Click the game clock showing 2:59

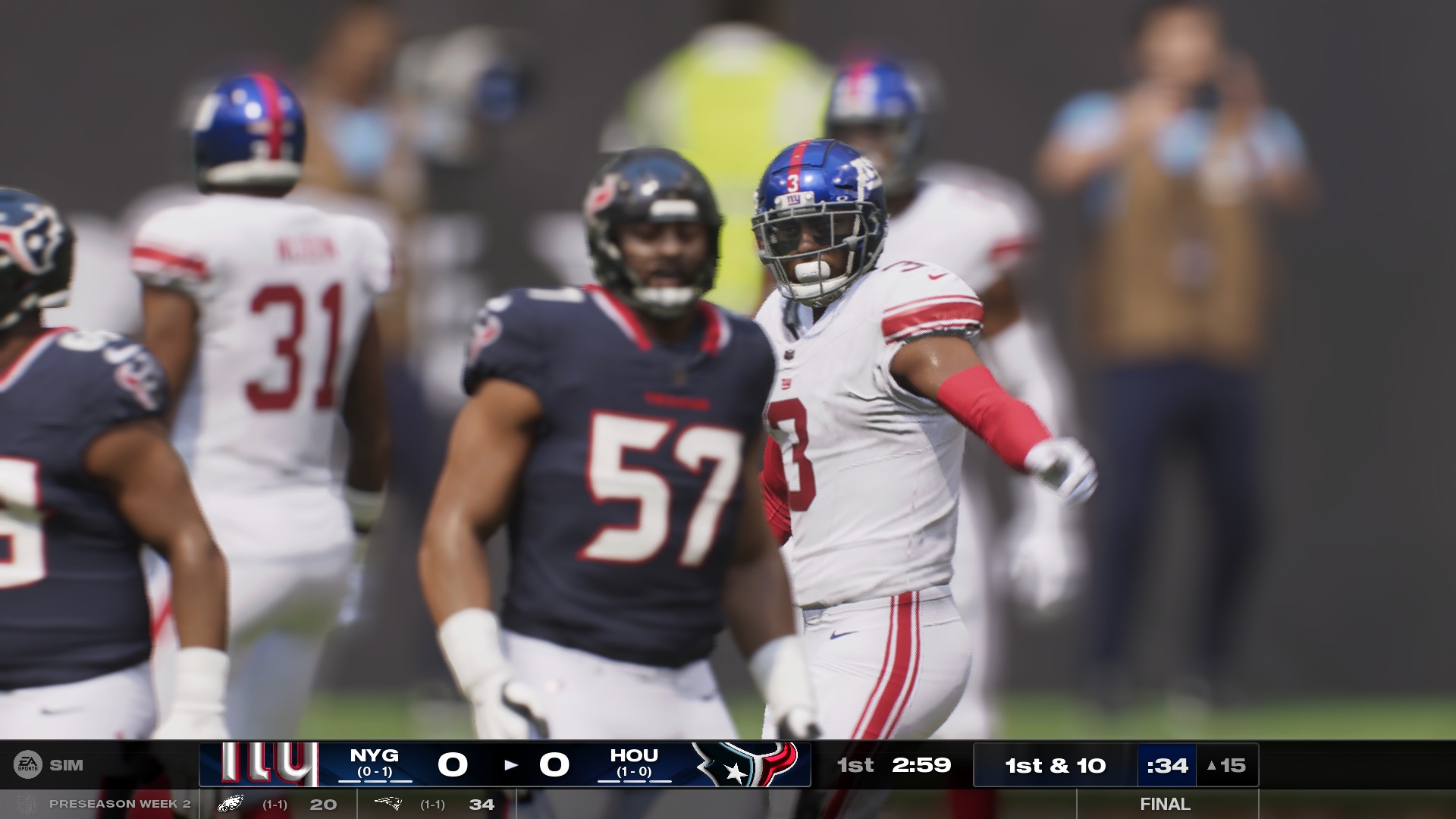[922, 765]
